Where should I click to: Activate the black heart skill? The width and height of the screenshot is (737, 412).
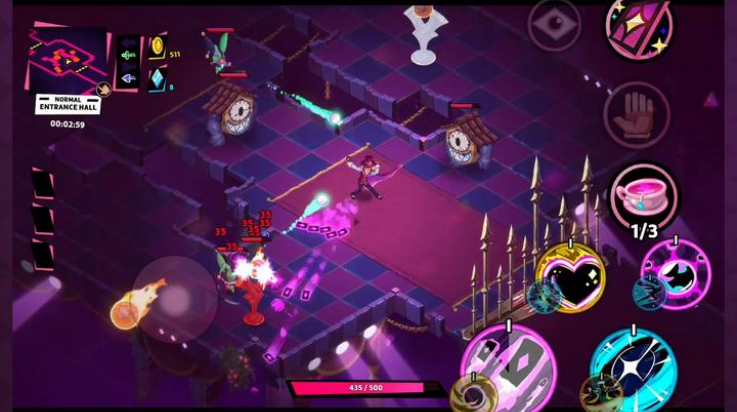point(570,276)
